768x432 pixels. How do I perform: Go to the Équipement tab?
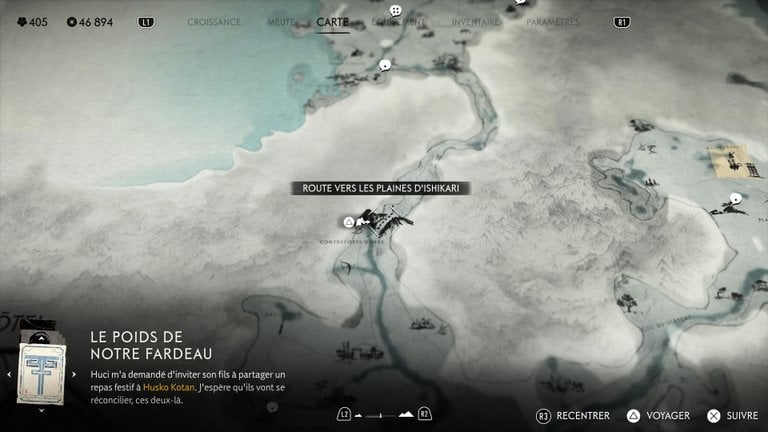click(397, 21)
